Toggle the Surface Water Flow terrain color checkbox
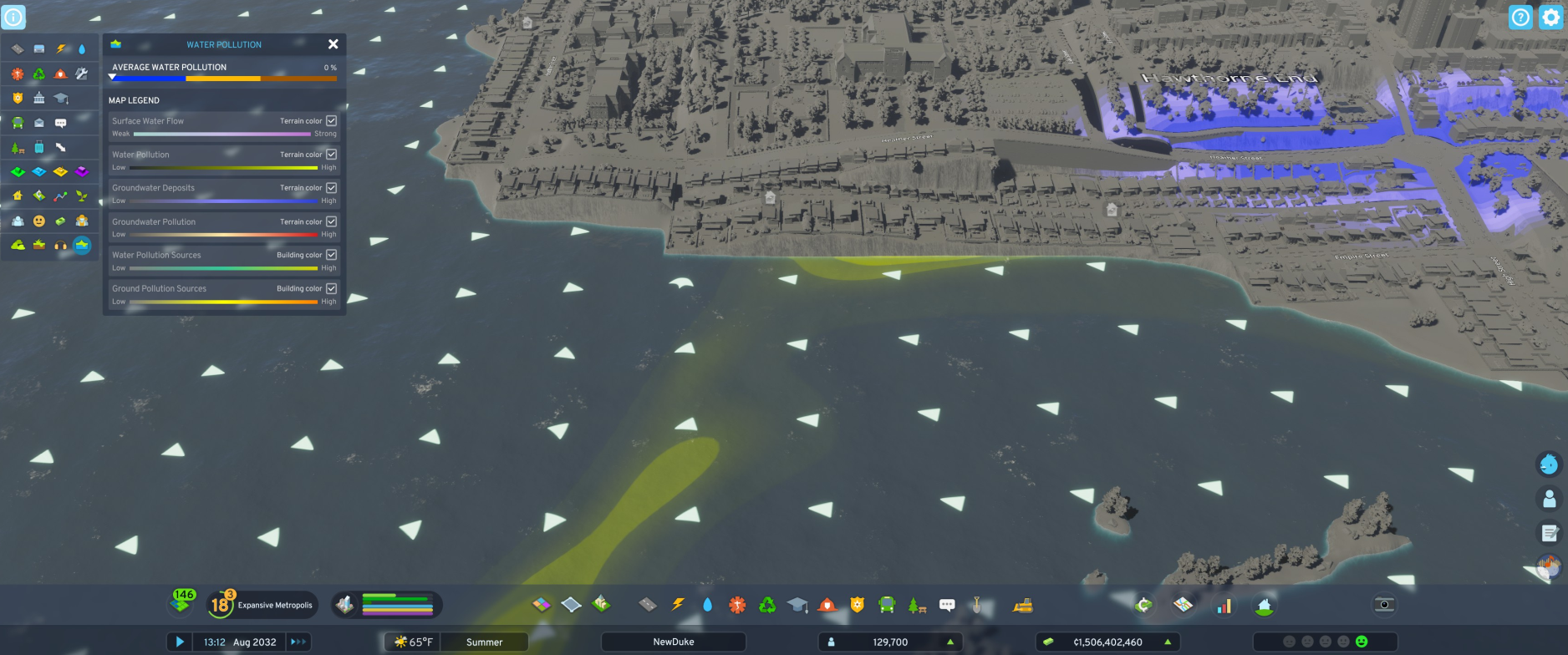 pyautogui.click(x=331, y=120)
